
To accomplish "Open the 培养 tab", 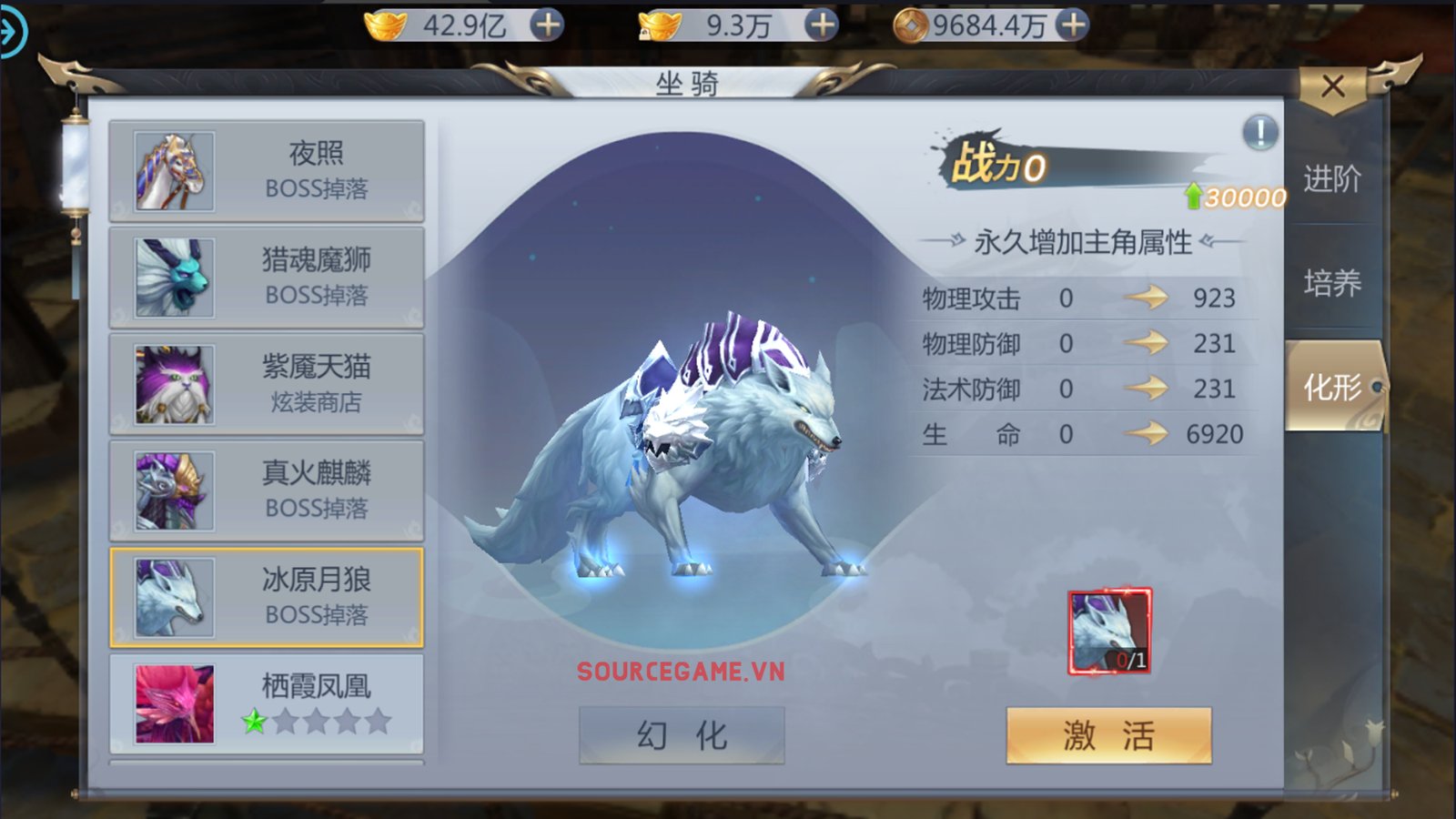I will pos(1332,283).
